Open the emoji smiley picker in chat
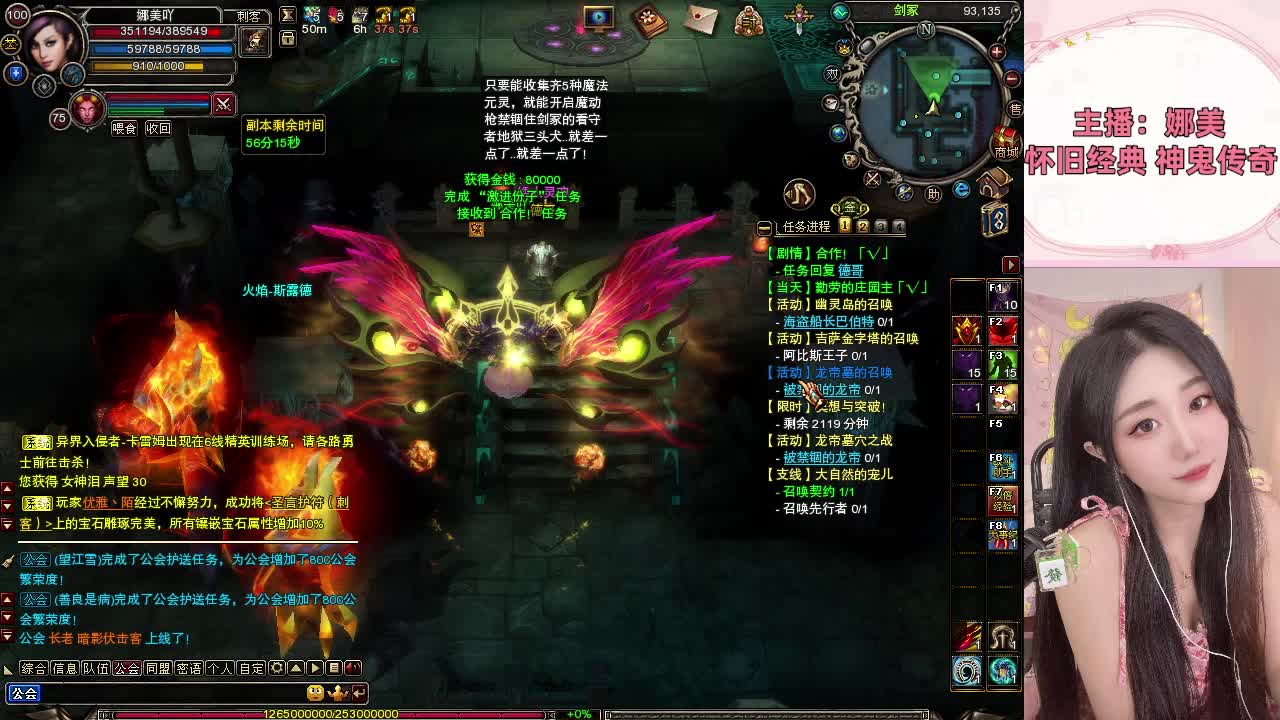This screenshot has width=1280, height=720. click(316, 693)
